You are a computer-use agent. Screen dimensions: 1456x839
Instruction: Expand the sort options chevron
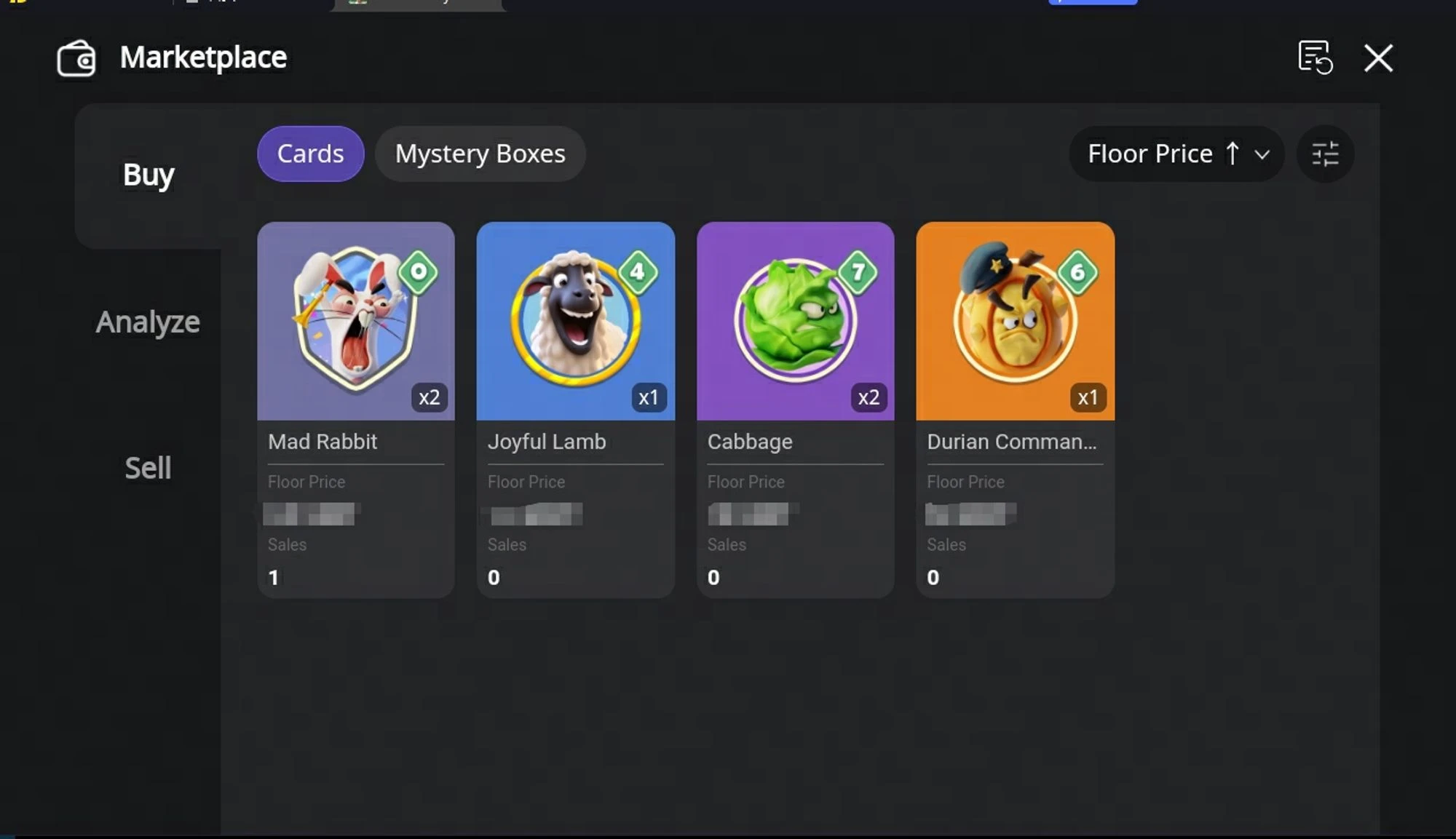click(x=1261, y=154)
